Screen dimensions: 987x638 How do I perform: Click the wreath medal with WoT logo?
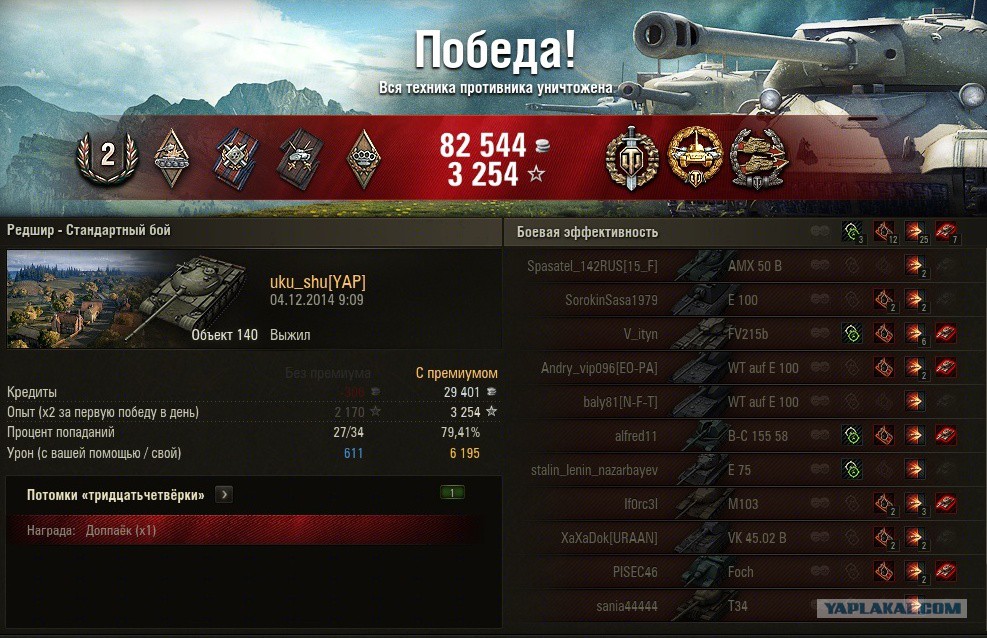[632, 155]
